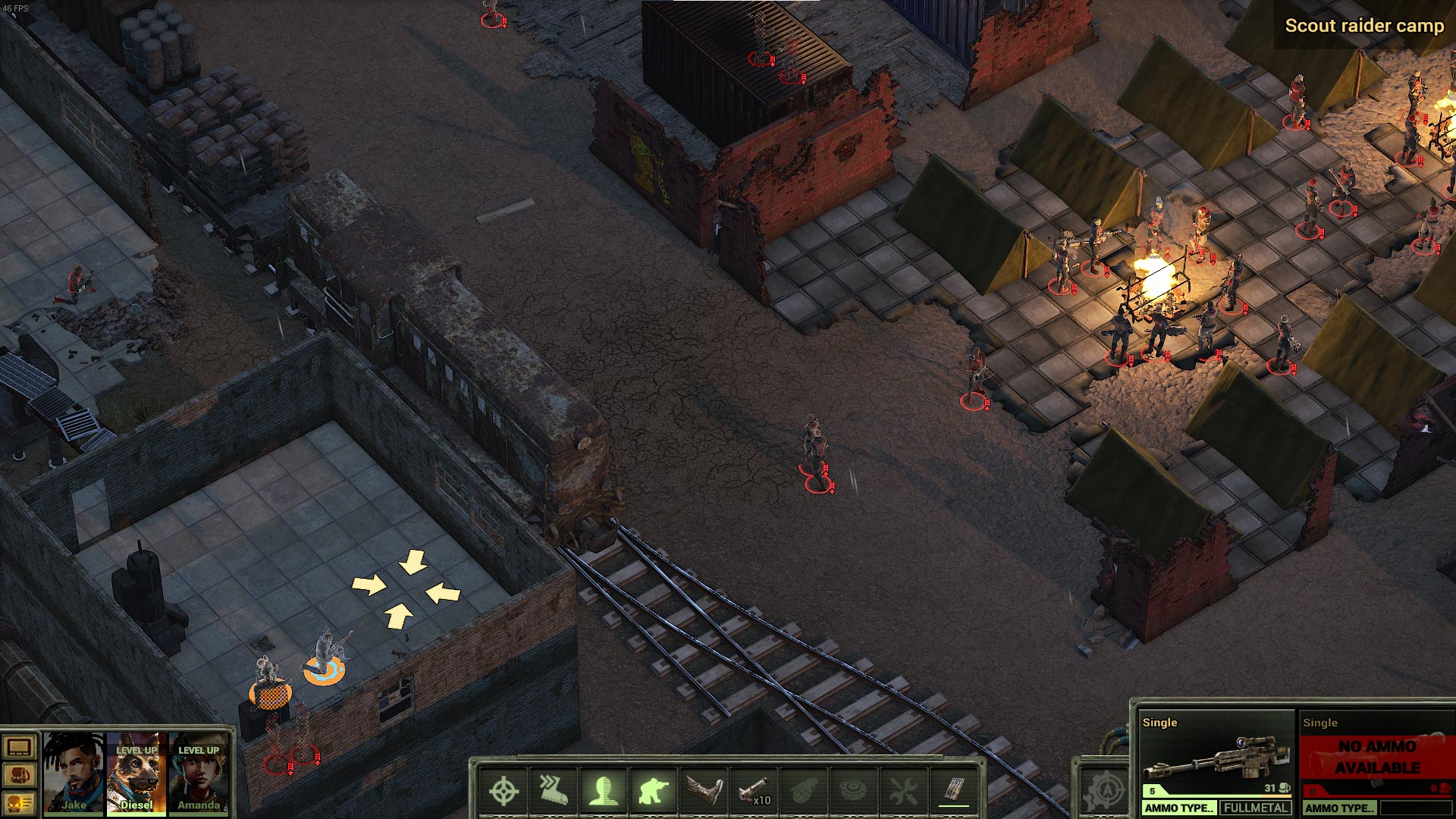Viewport: 1456px width, 819px height.
Task: Use the kick boot ability
Action: pyautogui.click(x=704, y=791)
